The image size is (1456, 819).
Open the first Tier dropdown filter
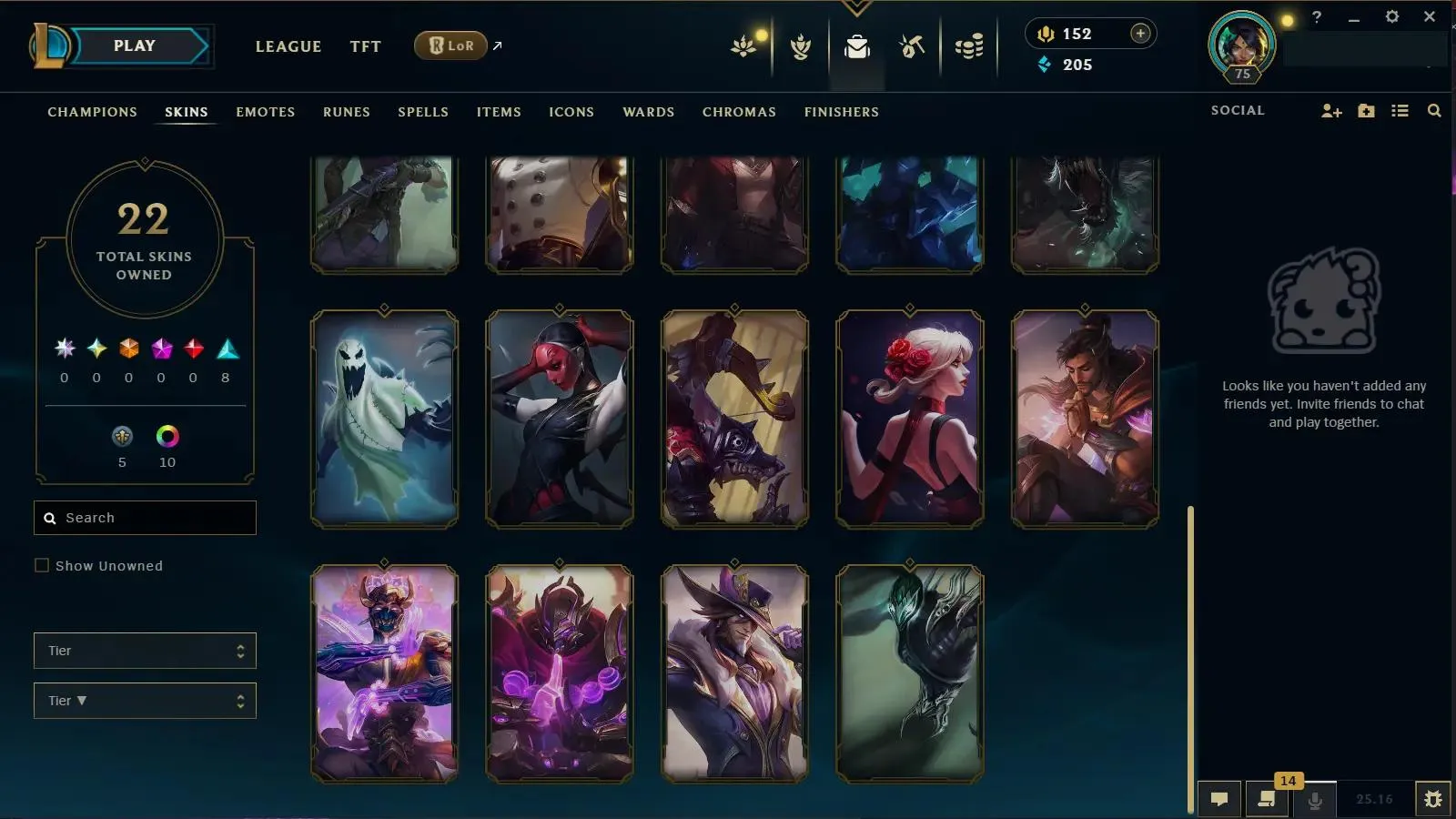pyautogui.click(x=145, y=651)
